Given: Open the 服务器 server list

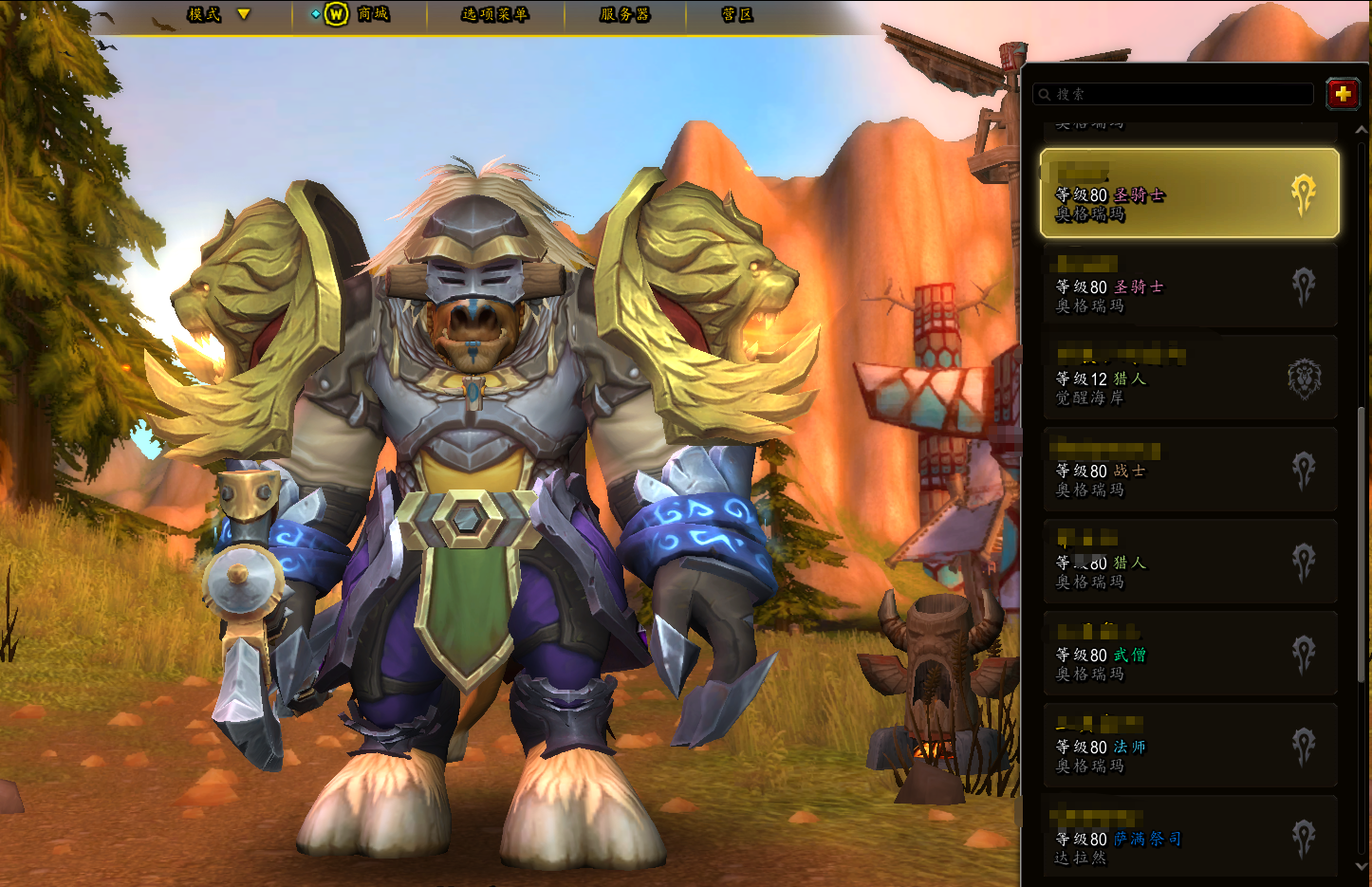Looking at the screenshot, I should [x=624, y=14].
